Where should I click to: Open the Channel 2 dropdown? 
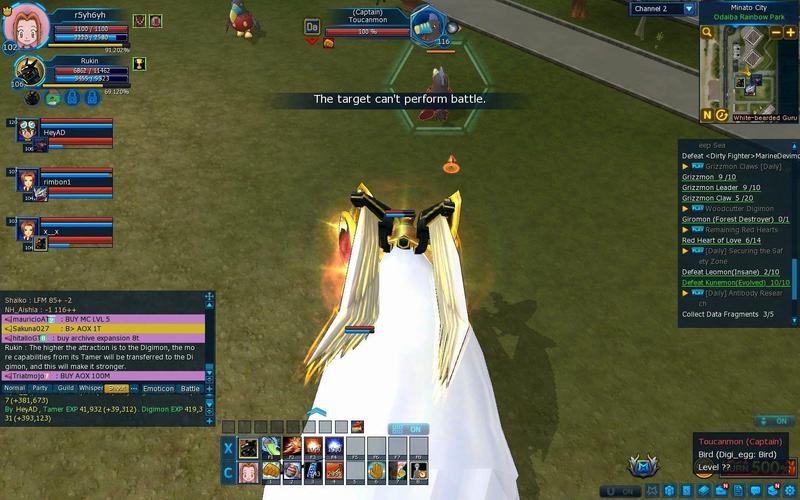(689, 9)
